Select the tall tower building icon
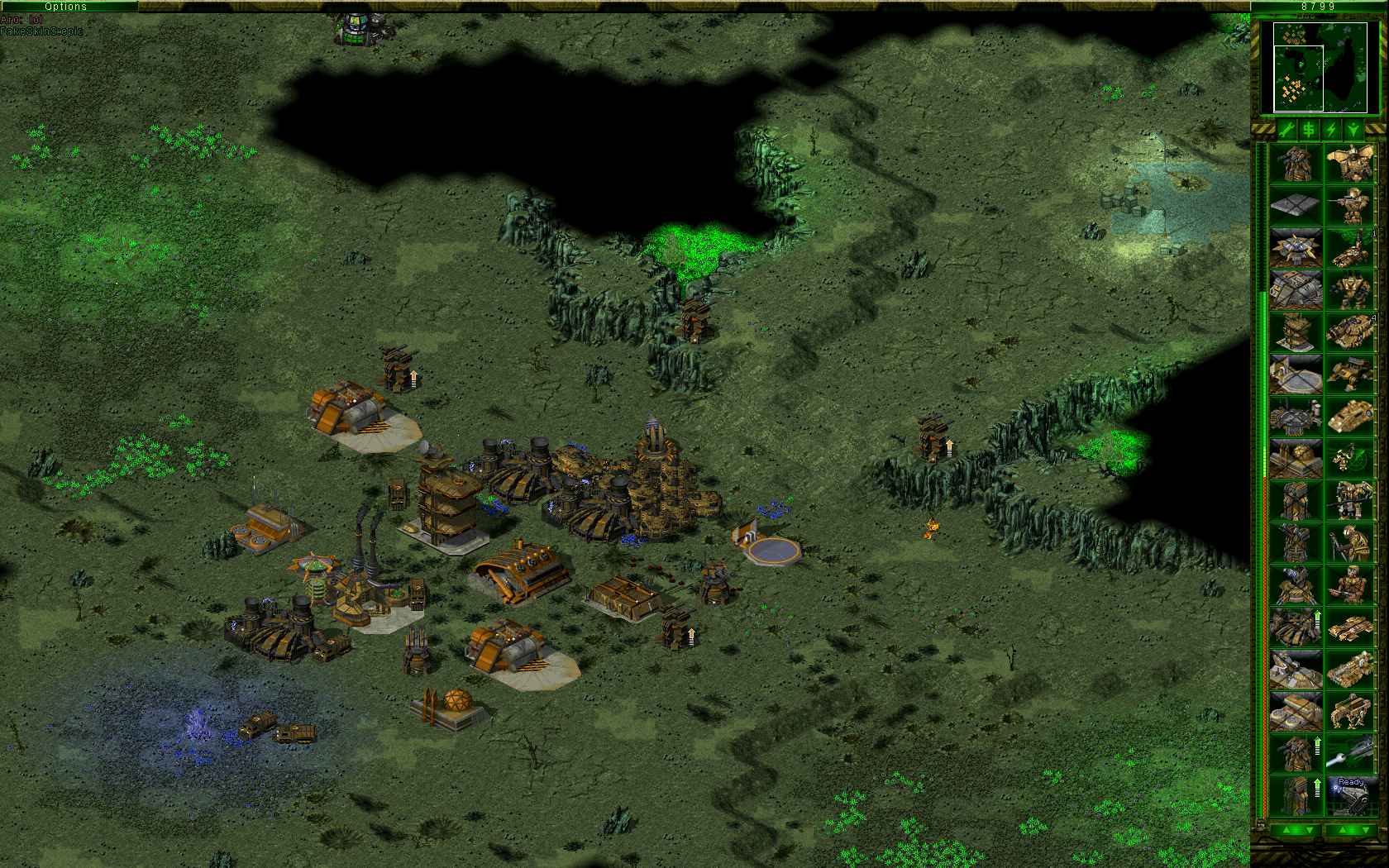Screen dimensions: 1389x868 coord(1296,331)
